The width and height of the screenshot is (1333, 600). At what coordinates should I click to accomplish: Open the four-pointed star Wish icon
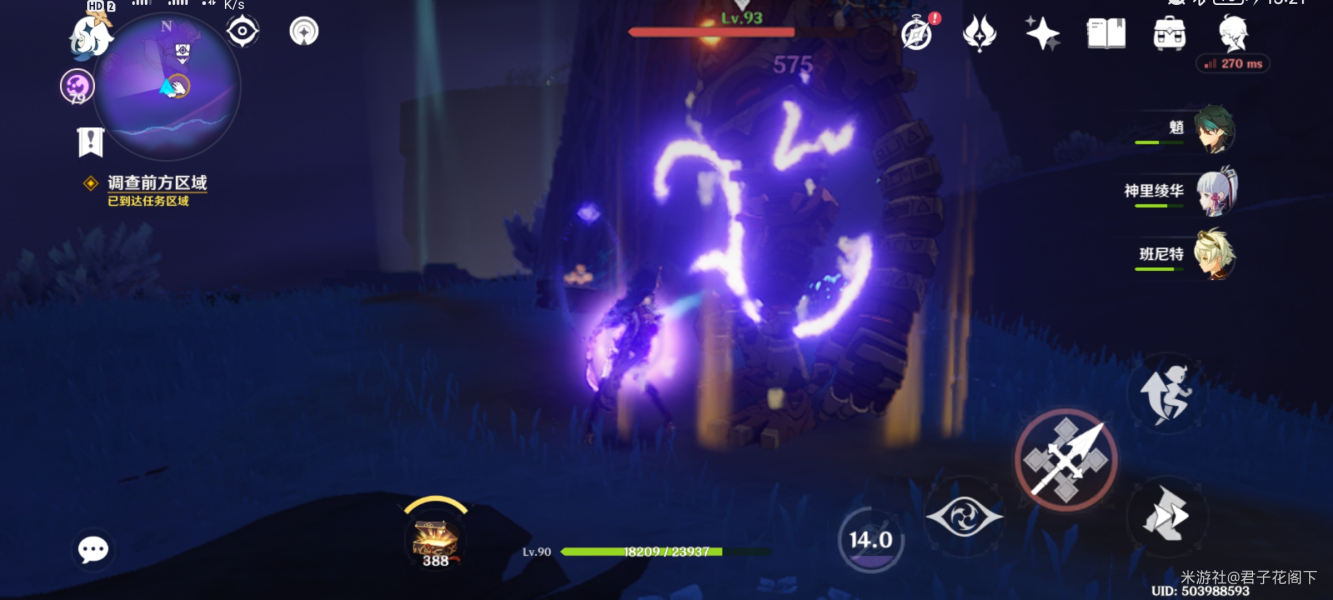1042,33
